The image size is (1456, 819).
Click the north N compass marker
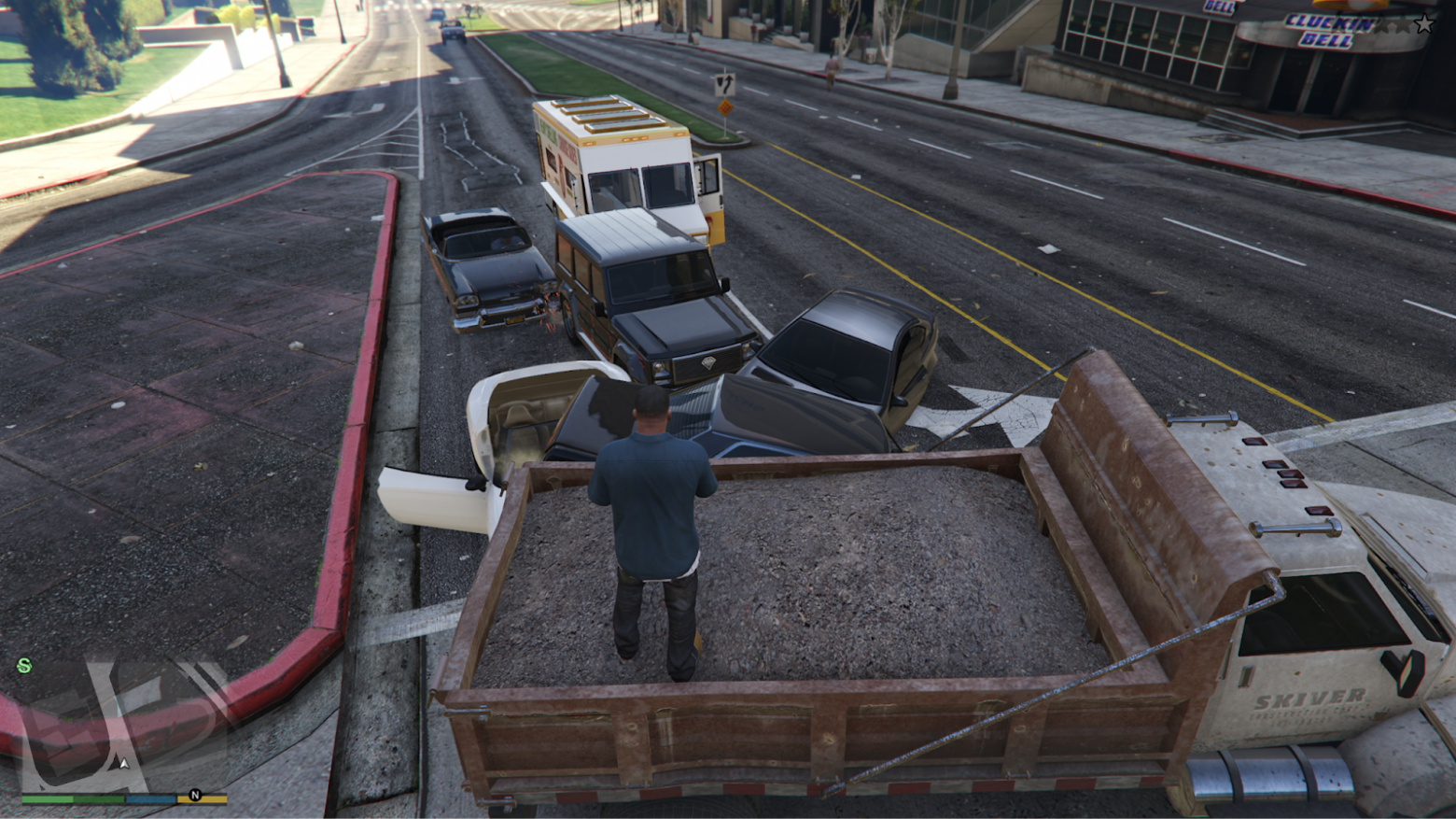pyautogui.click(x=195, y=796)
